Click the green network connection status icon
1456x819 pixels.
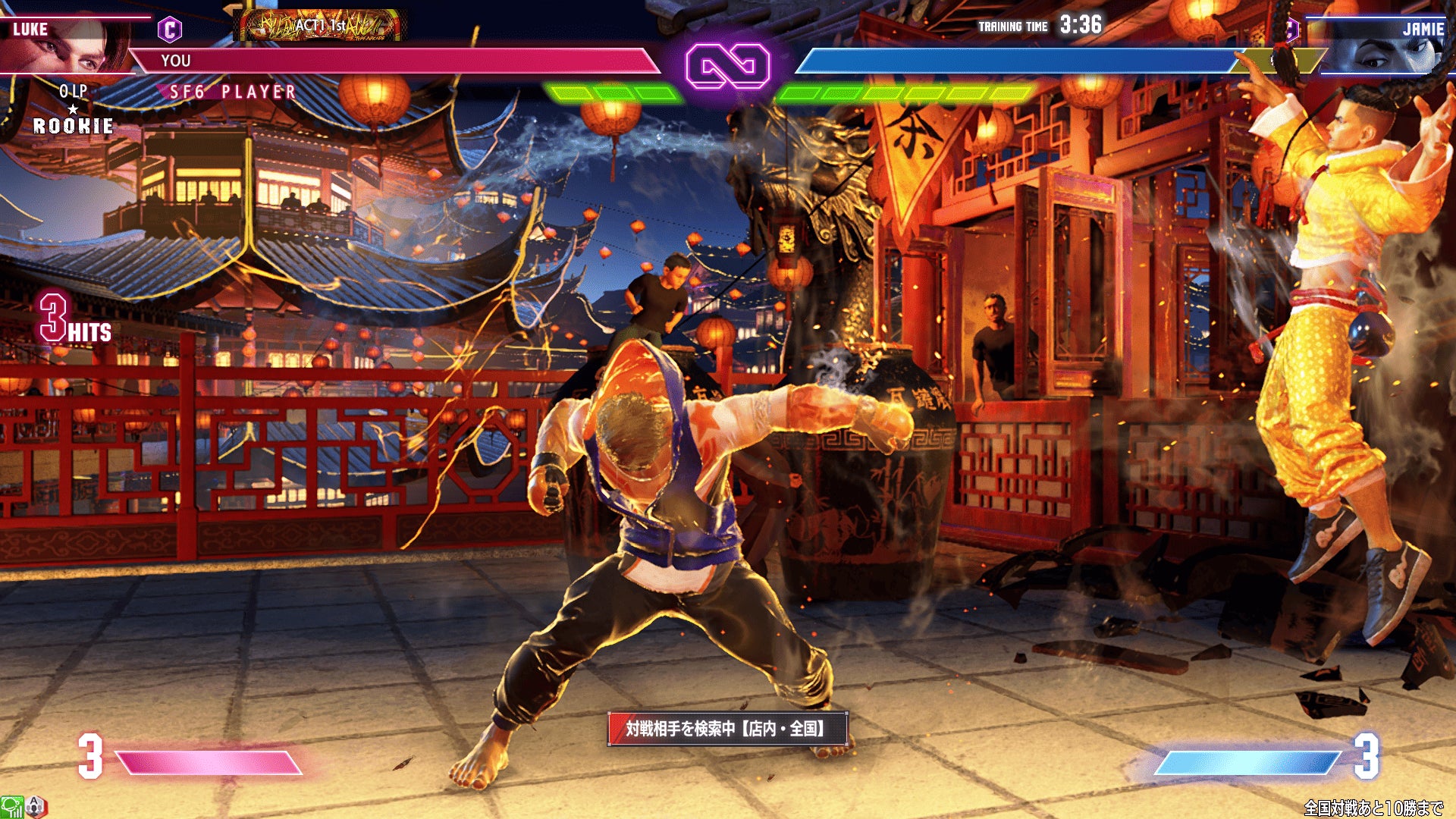(x=11, y=807)
